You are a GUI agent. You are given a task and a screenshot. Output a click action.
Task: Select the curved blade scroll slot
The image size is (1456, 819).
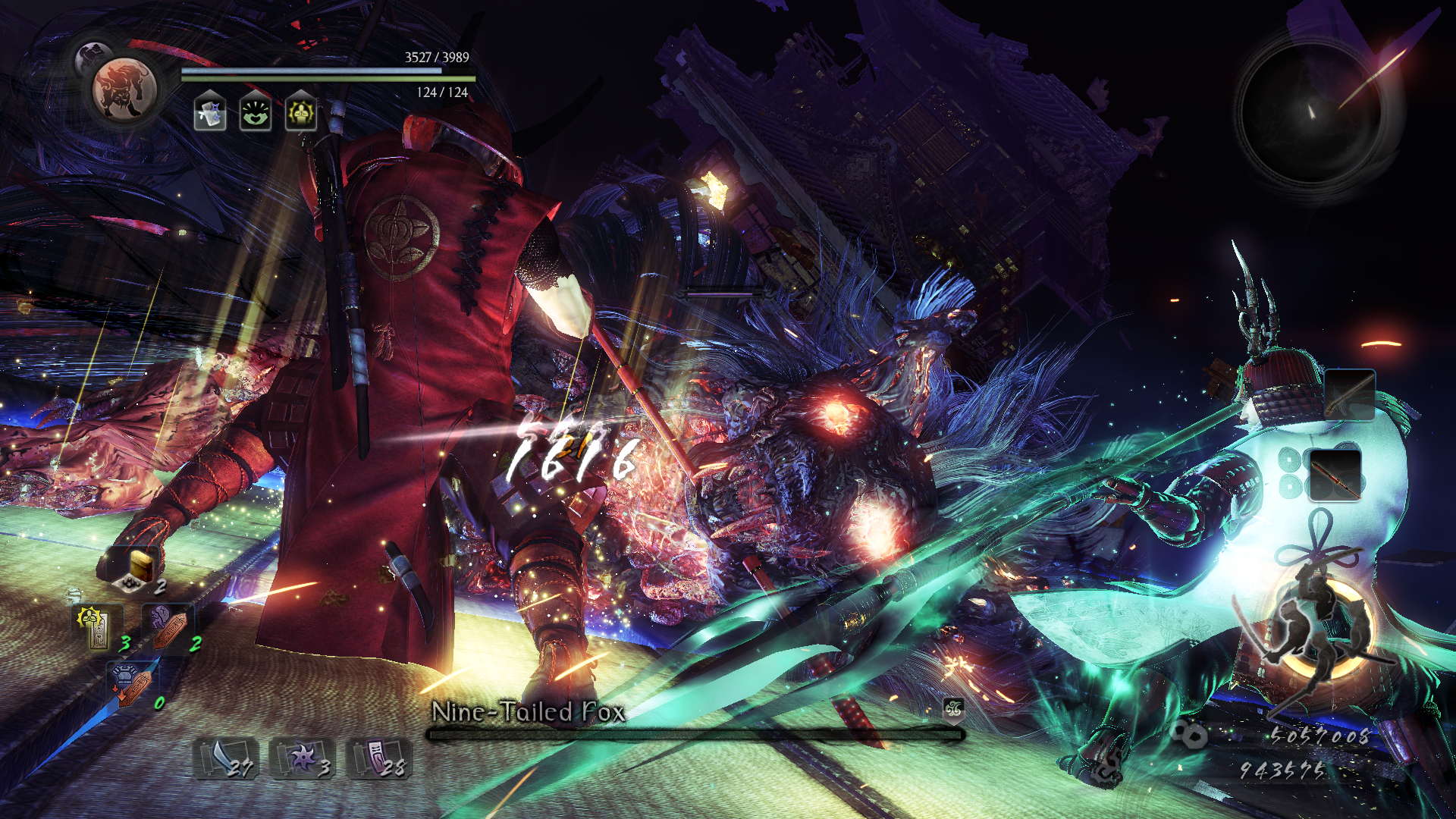tap(226, 758)
